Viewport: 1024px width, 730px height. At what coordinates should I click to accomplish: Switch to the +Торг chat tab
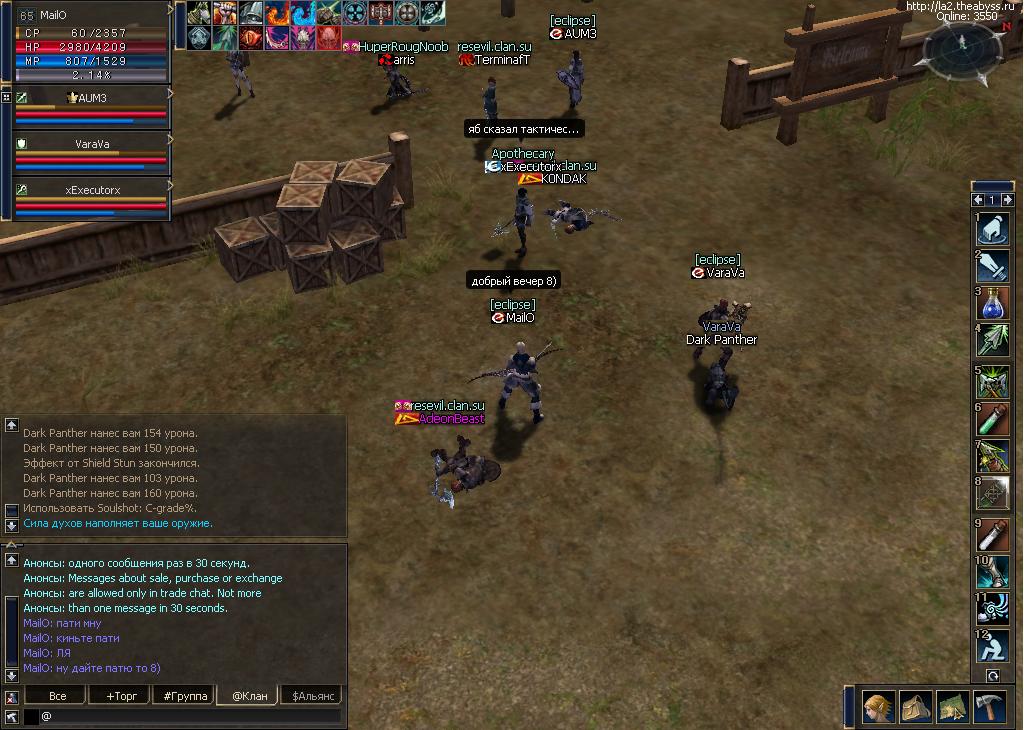pos(120,695)
